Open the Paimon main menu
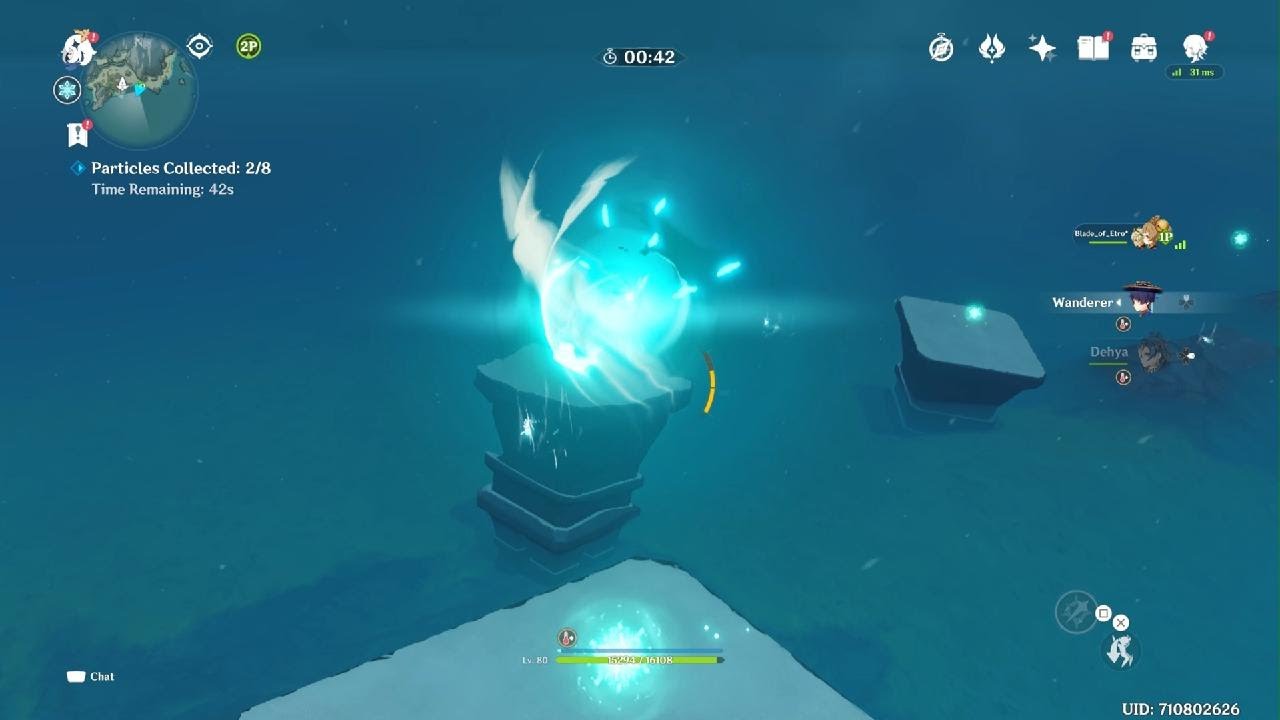 click(x=77, y=48)
